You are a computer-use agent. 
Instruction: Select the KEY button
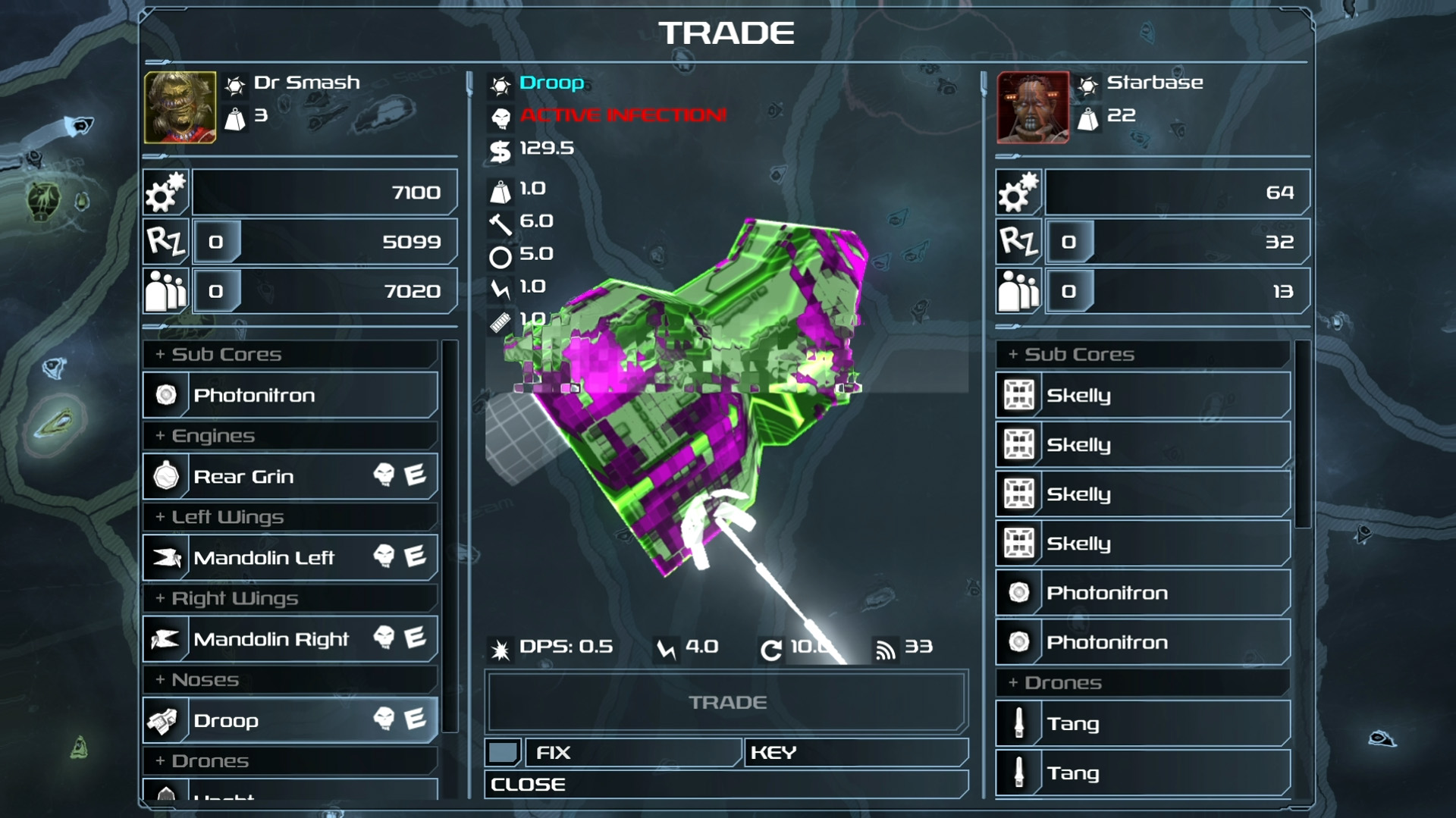[855, 752]
